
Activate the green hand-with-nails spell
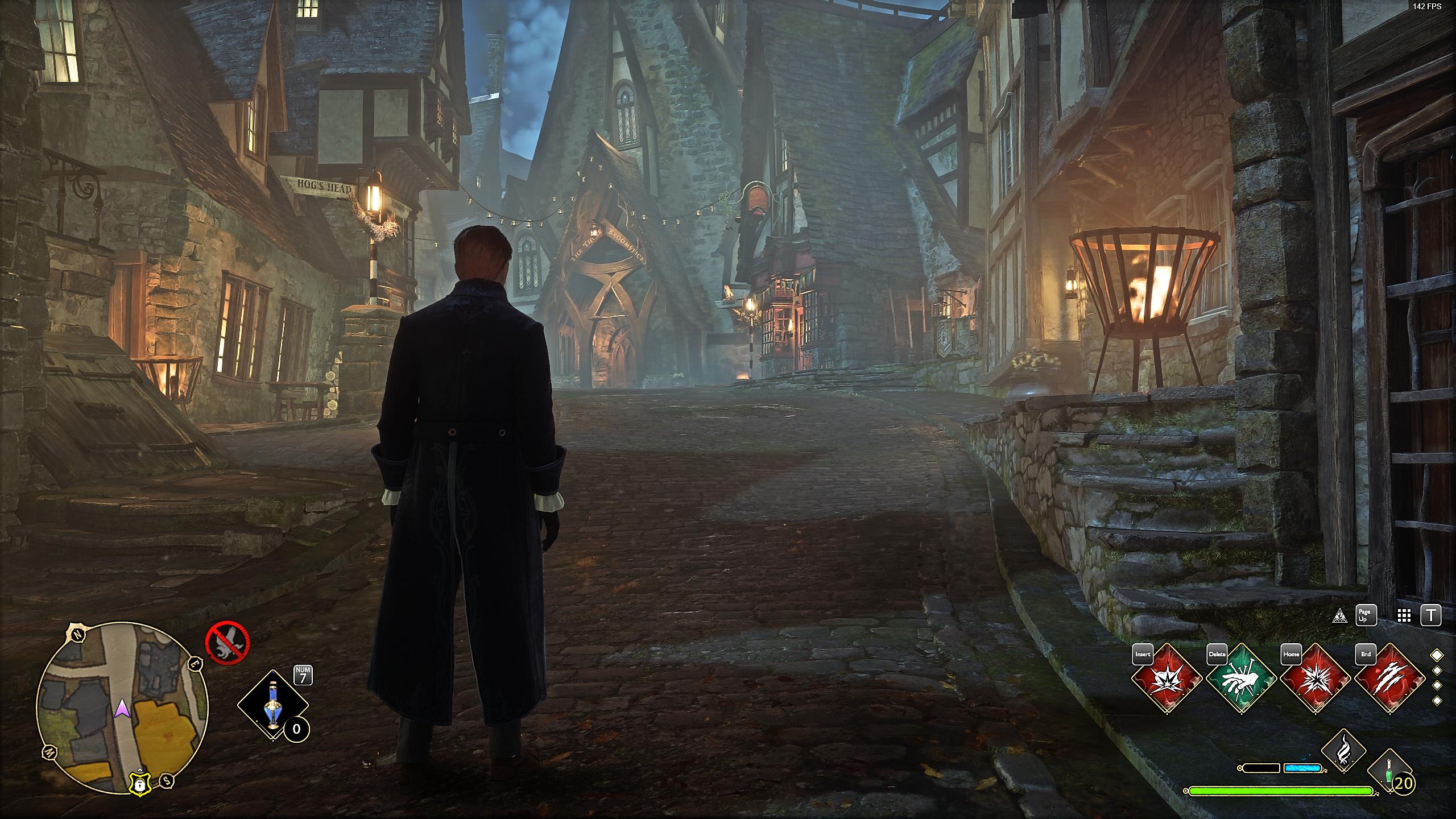pos(1240,679)
